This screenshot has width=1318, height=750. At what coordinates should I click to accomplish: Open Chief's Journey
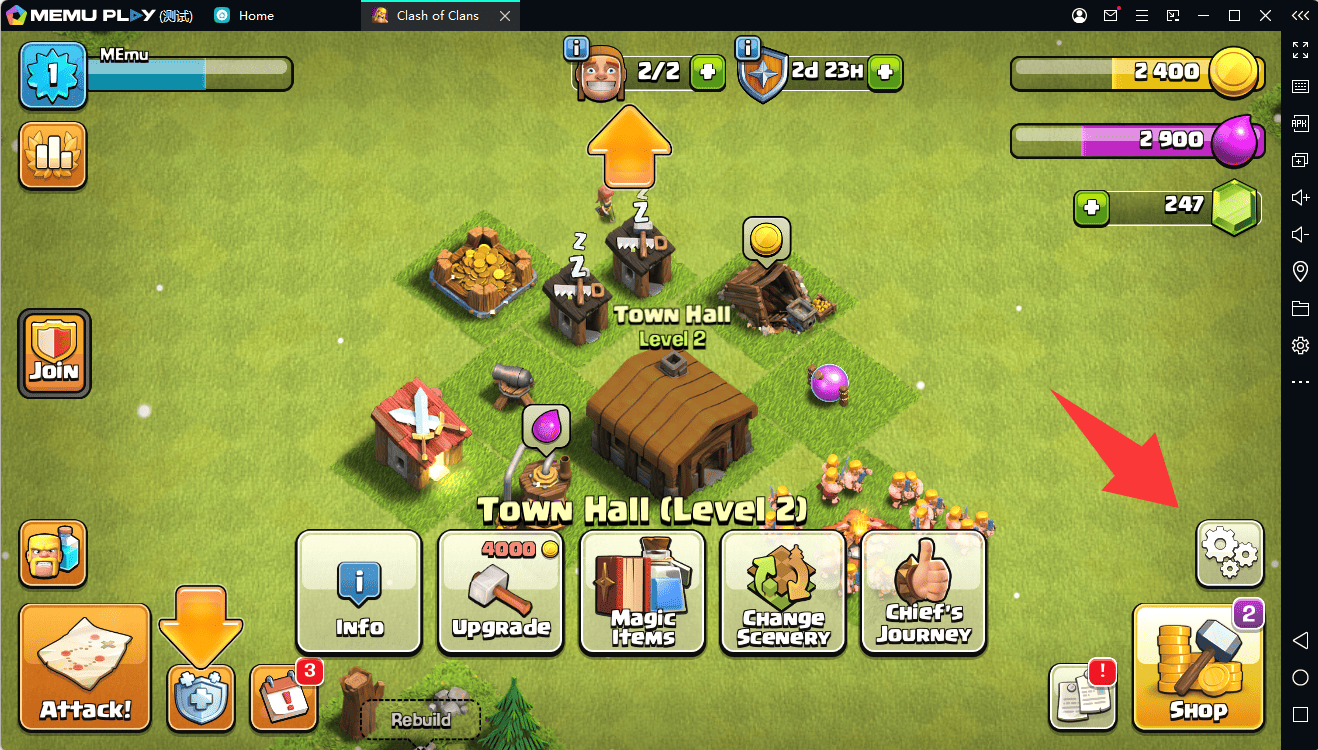point(924,592)
